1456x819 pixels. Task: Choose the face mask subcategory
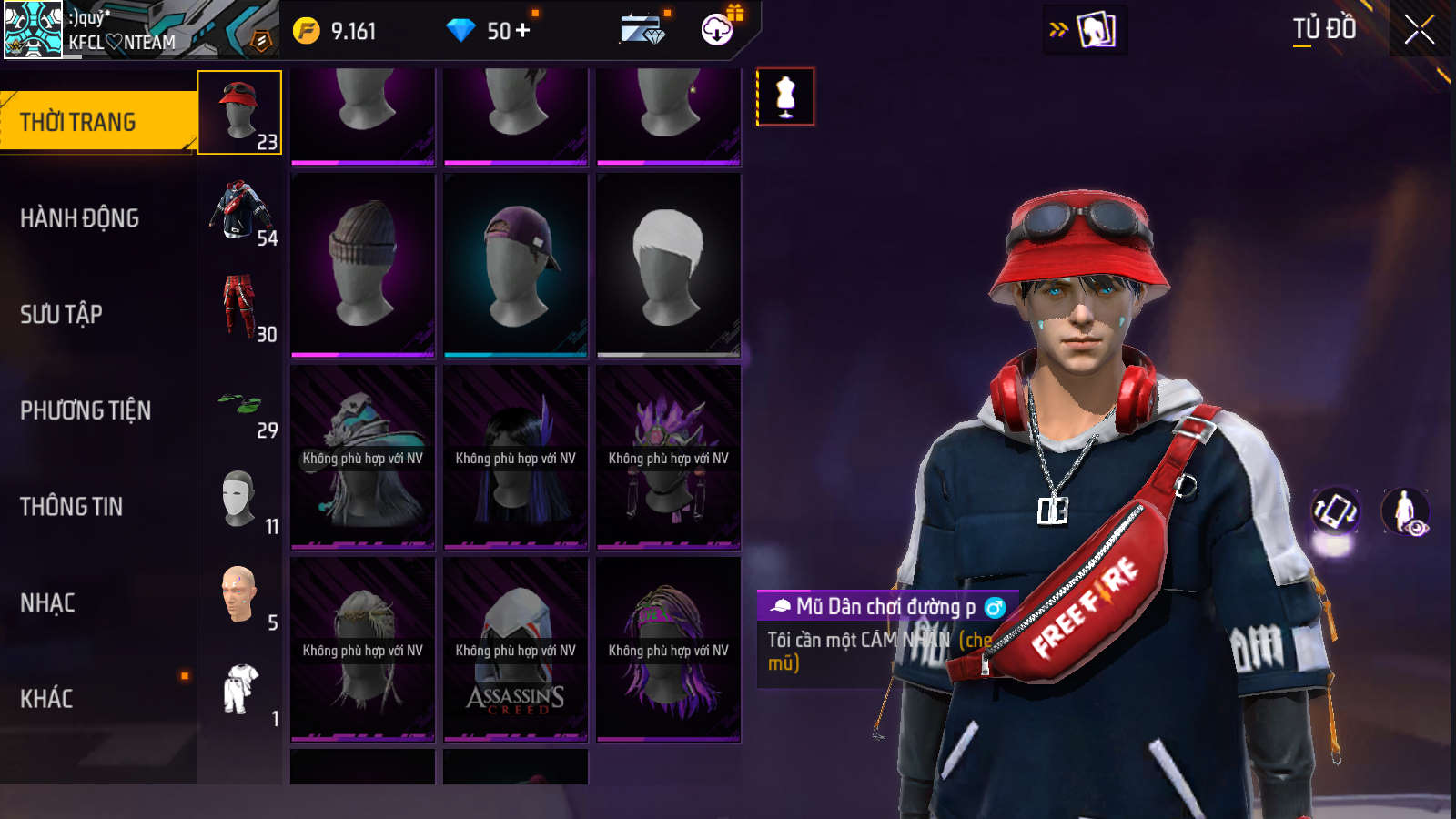tap(240, 499)
